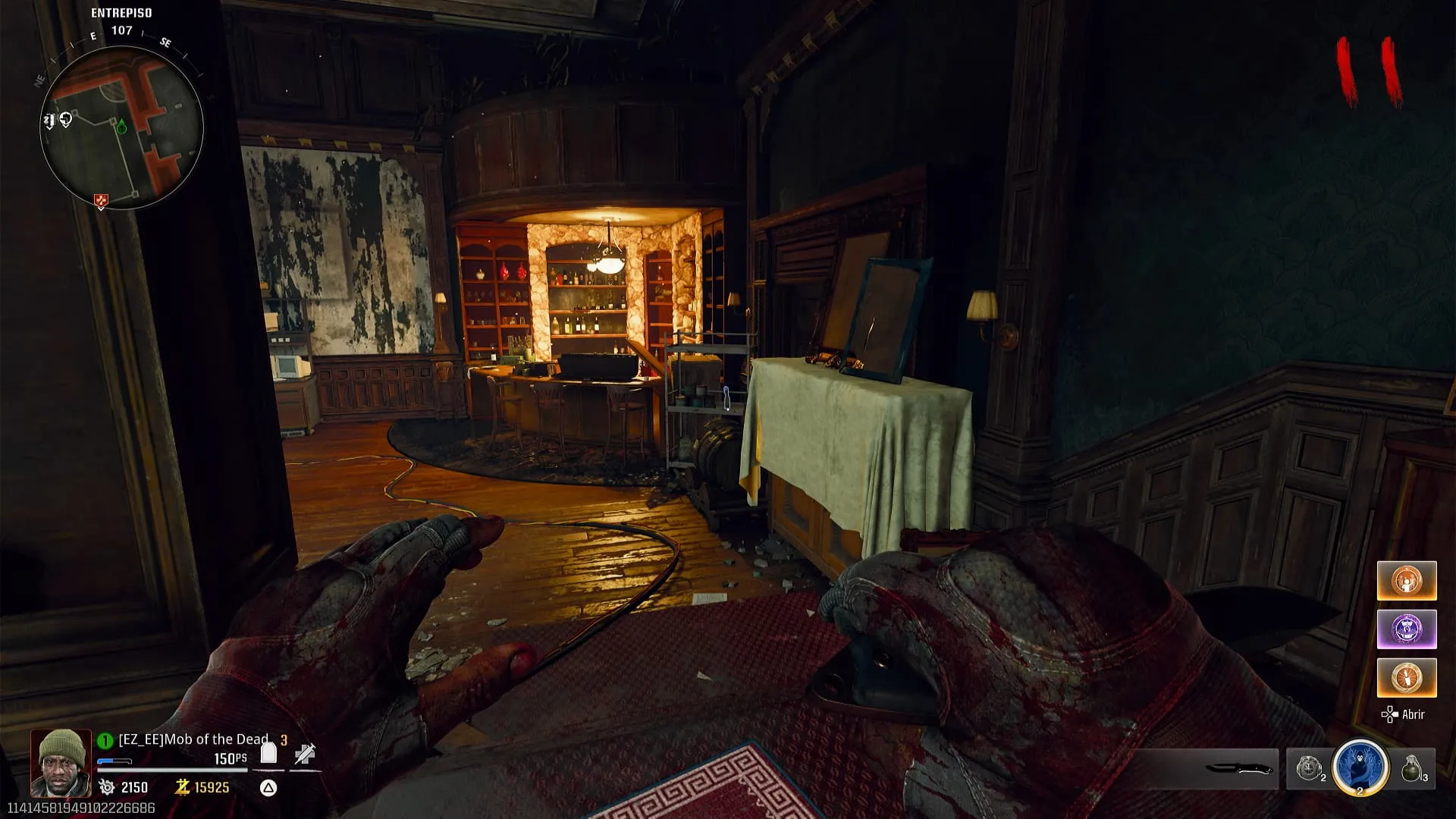Select the tombstone perk icon

pyautogui.click(x=268, y=753)
